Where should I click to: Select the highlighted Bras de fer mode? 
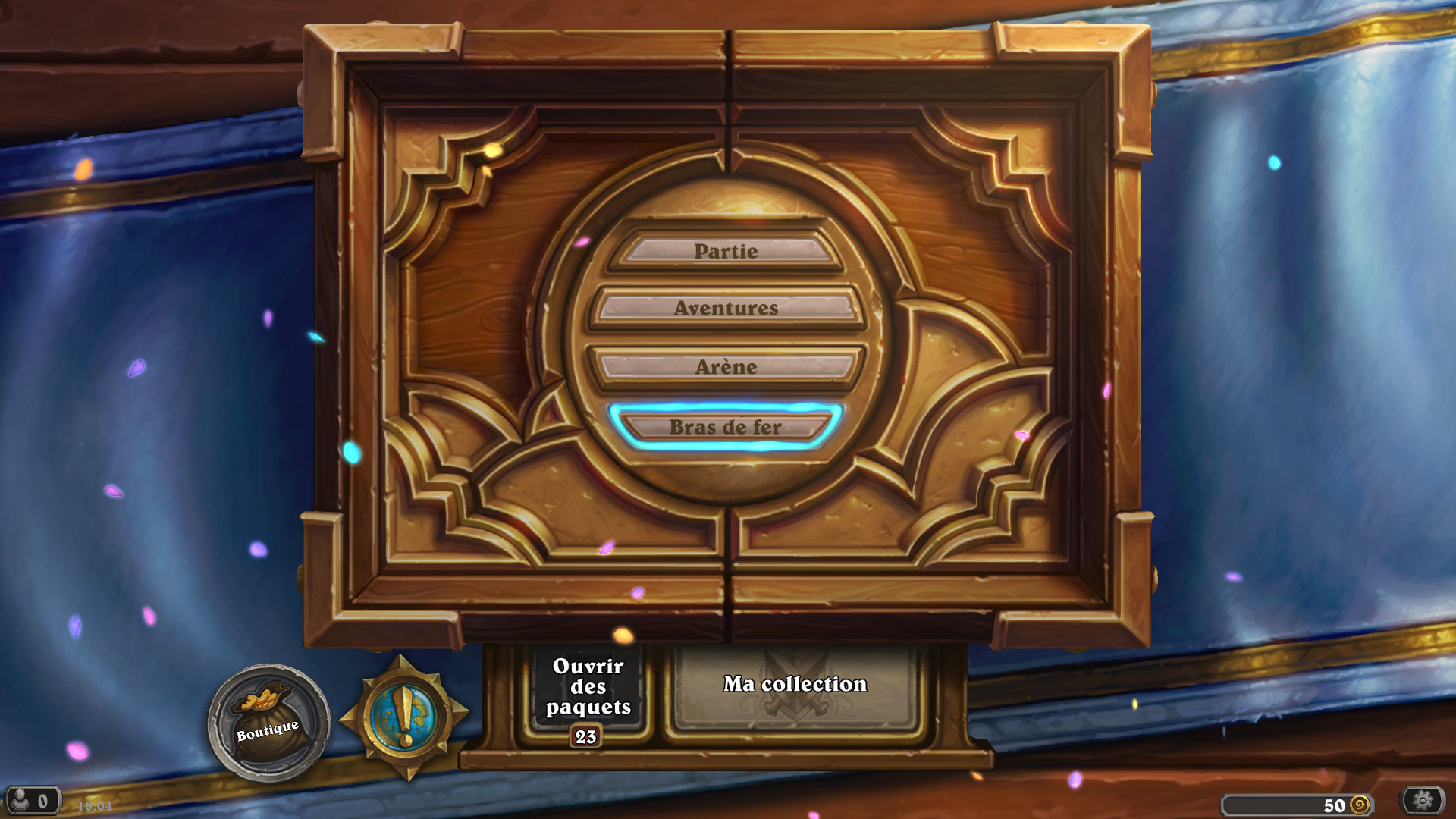click(x=726, y=427)
